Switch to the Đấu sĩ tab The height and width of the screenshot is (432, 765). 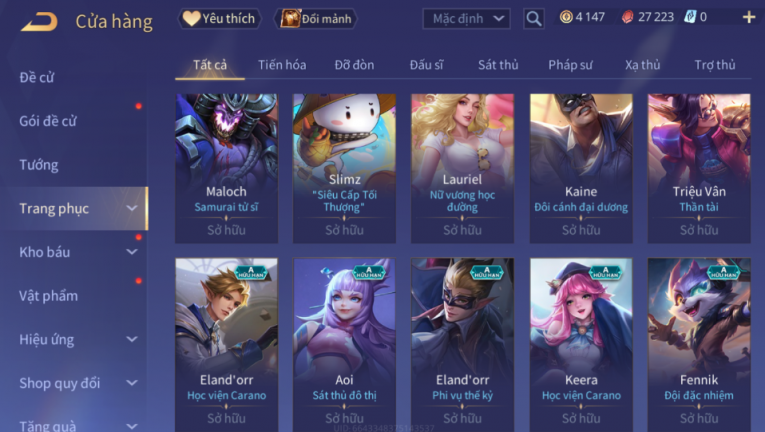tap(426, 65)
